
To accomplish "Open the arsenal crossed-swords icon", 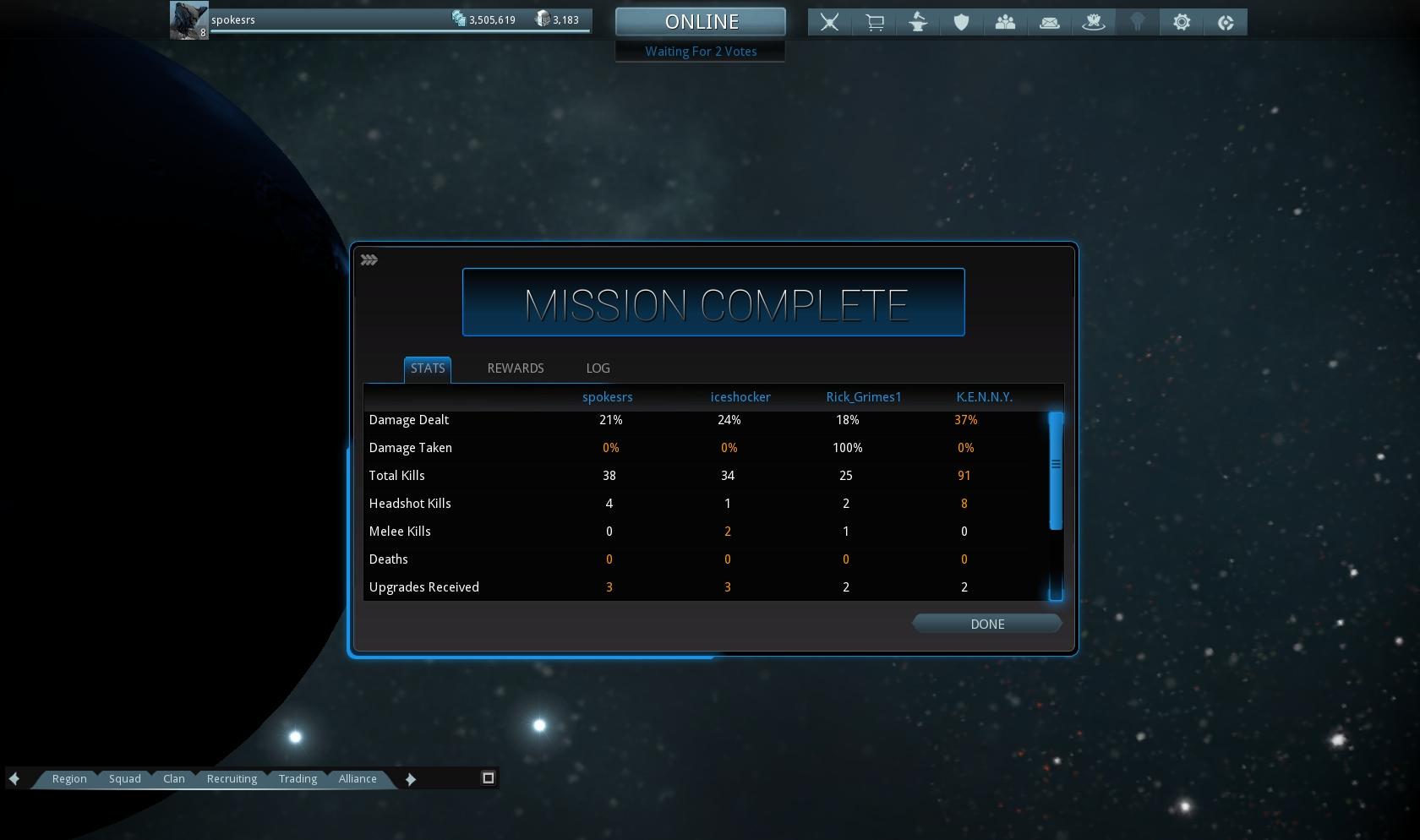I will [830, 23].
